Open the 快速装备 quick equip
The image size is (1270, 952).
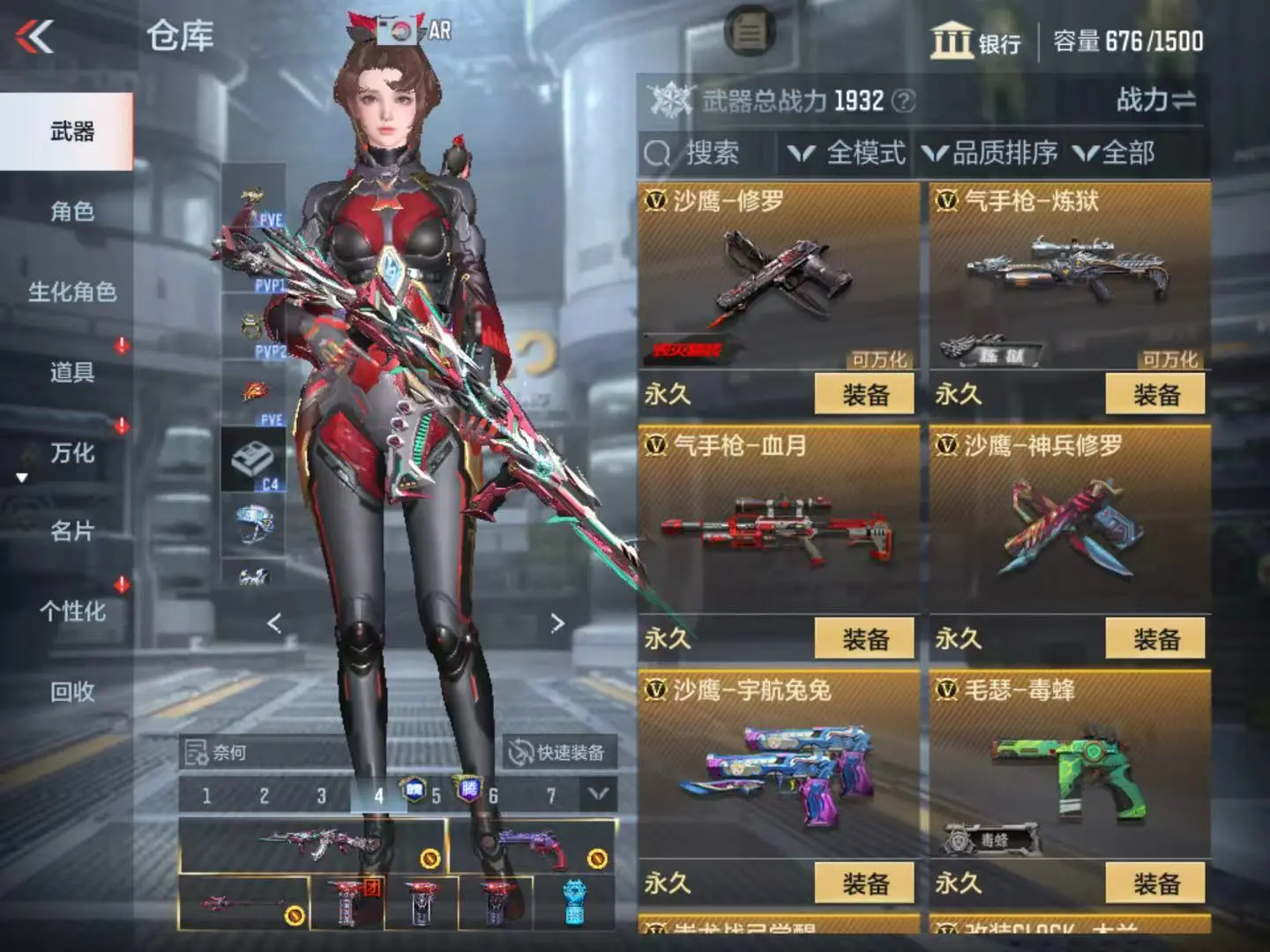[559, 752]
